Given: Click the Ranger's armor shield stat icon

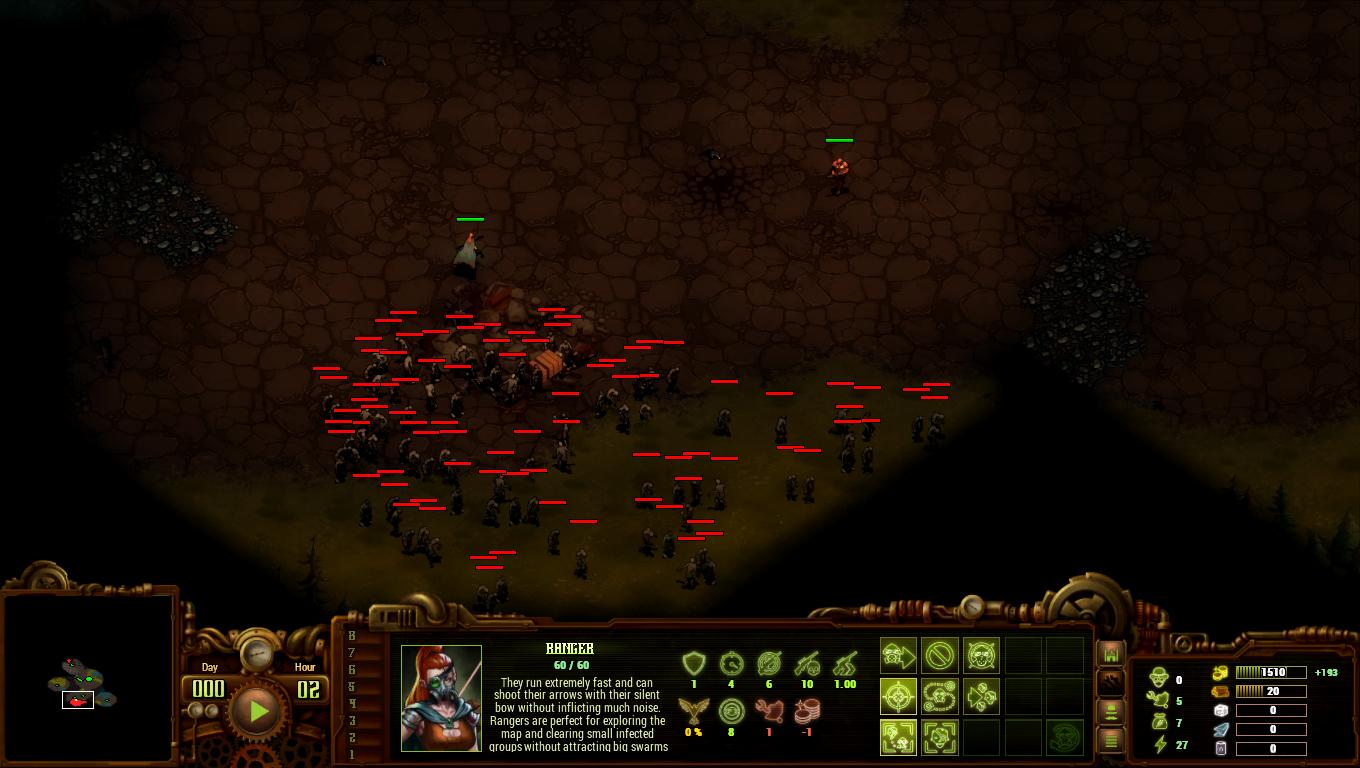Looking at the screenshot, I should [x=694, y=663].
